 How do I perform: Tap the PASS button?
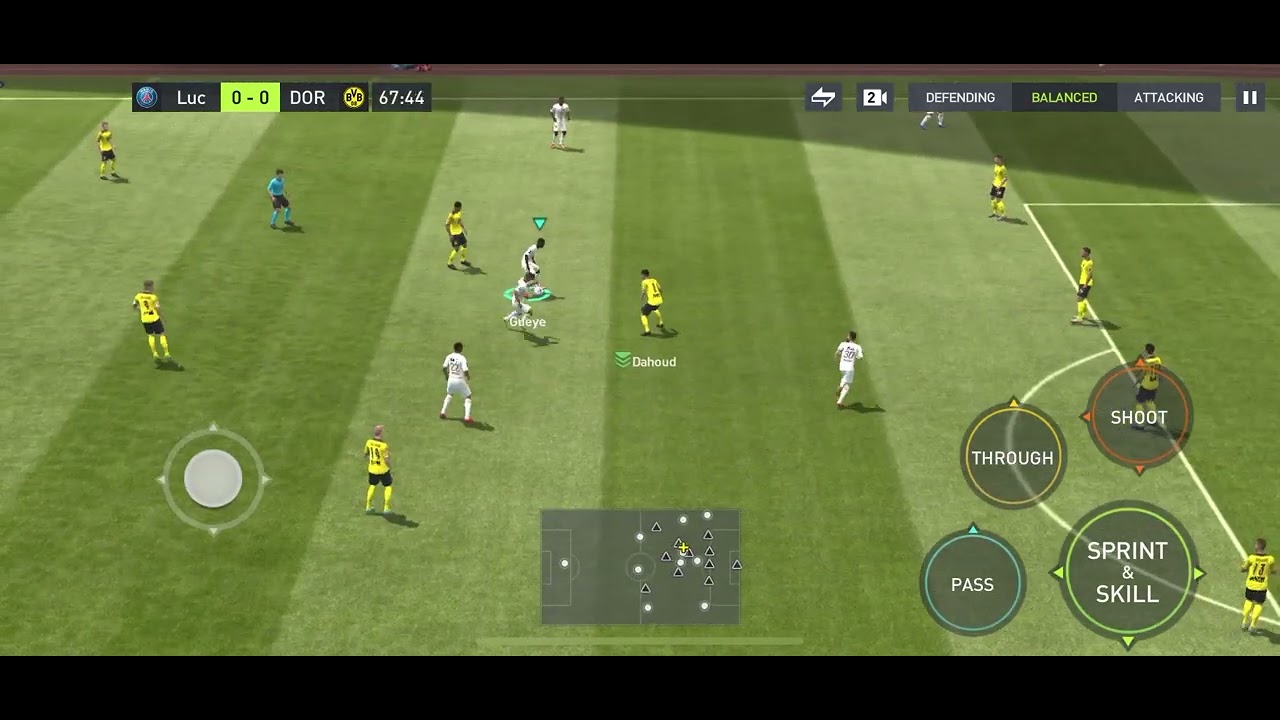tap(972, 585)
